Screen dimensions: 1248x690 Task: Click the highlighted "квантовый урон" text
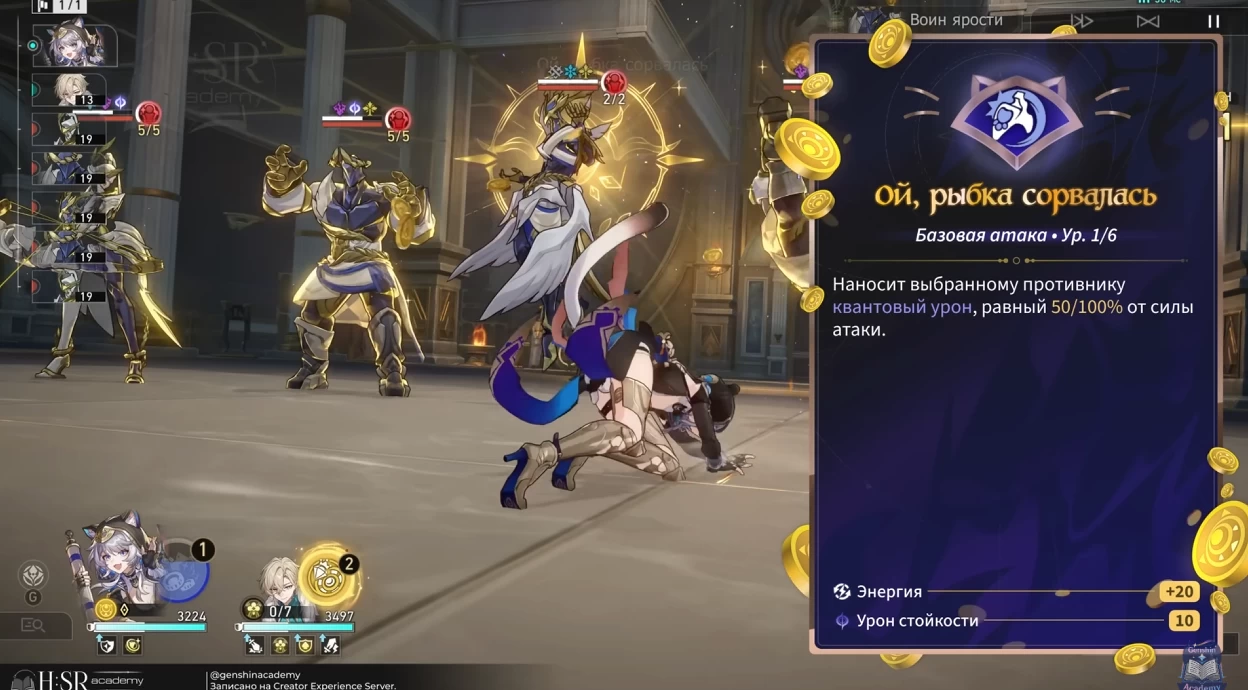click(x=901, y=307)
